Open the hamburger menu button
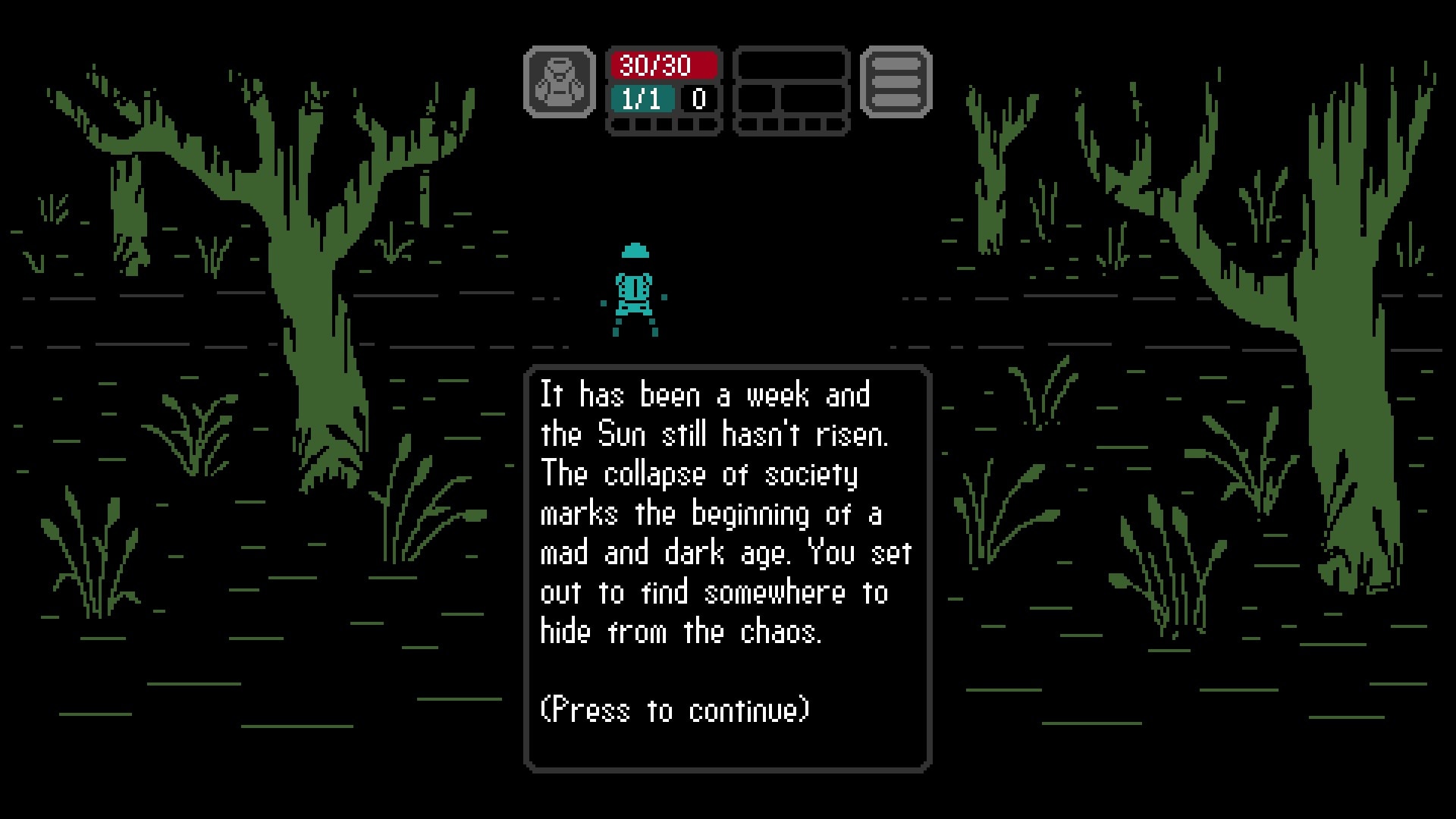1456x819 pixels. (896, 82)
